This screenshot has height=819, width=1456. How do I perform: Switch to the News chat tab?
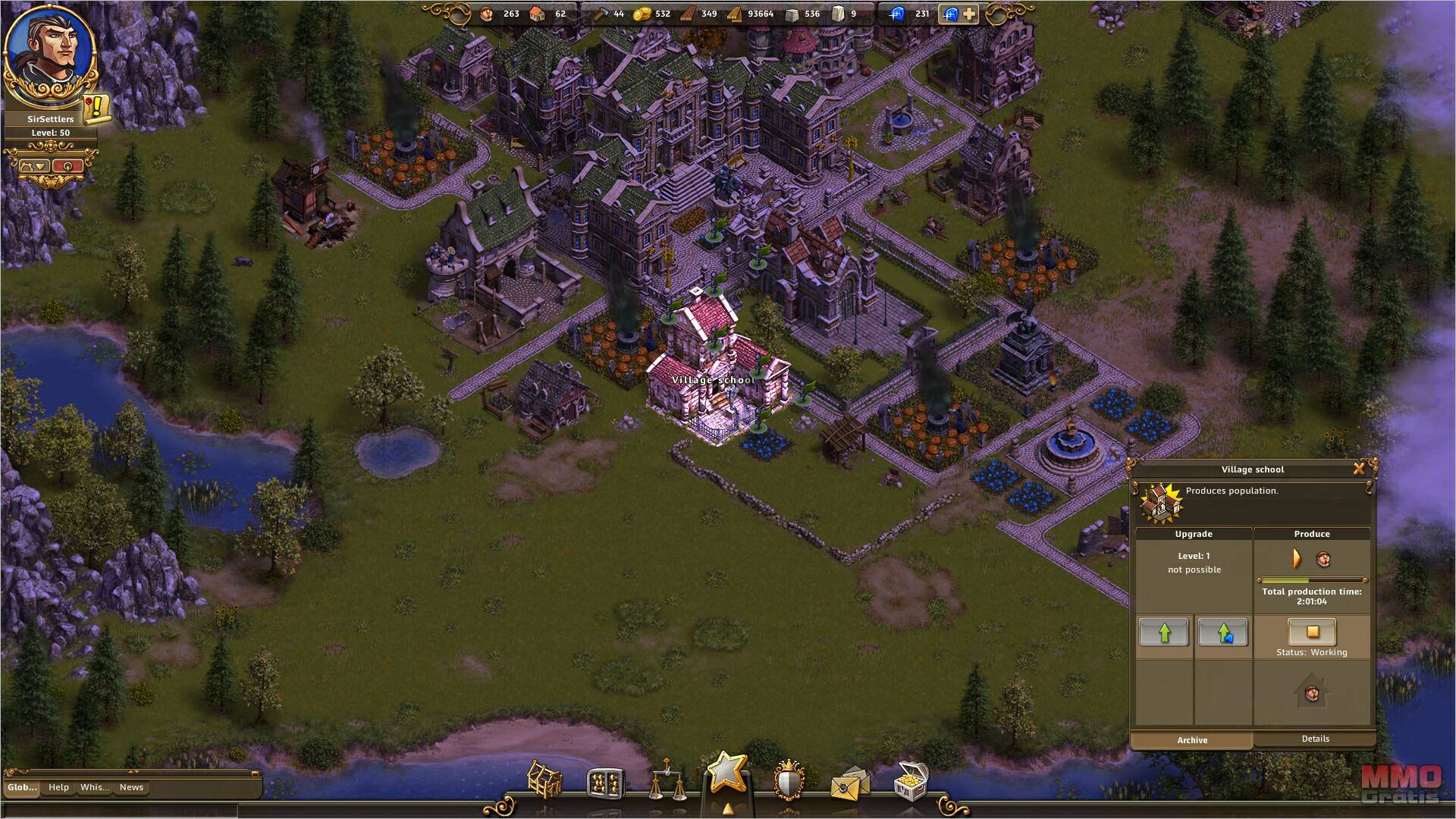pos(131,787)
